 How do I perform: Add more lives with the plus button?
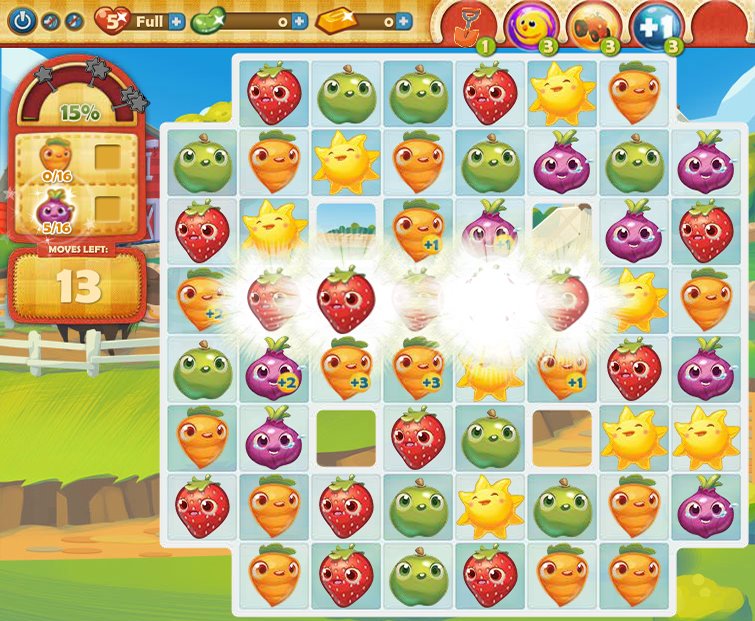tap(177, 21)
